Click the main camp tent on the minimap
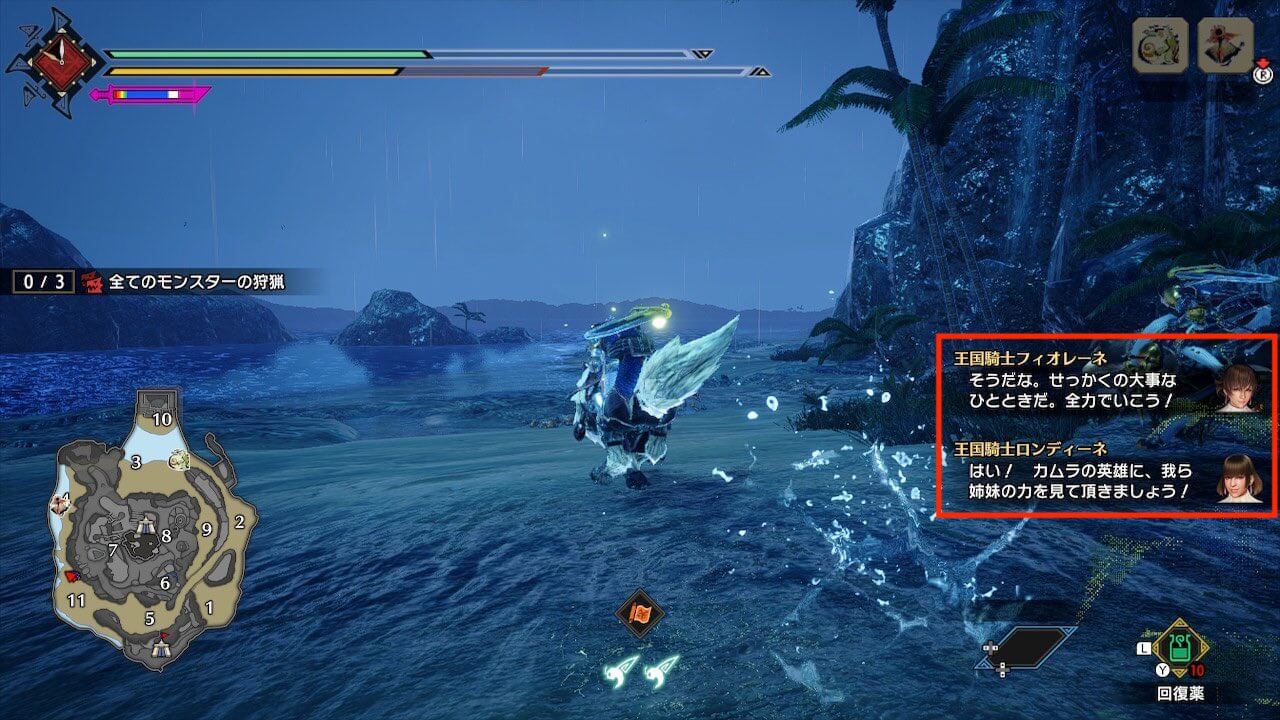The height and width of the screenshot is (720, 1280). click(x=161, y=649)
